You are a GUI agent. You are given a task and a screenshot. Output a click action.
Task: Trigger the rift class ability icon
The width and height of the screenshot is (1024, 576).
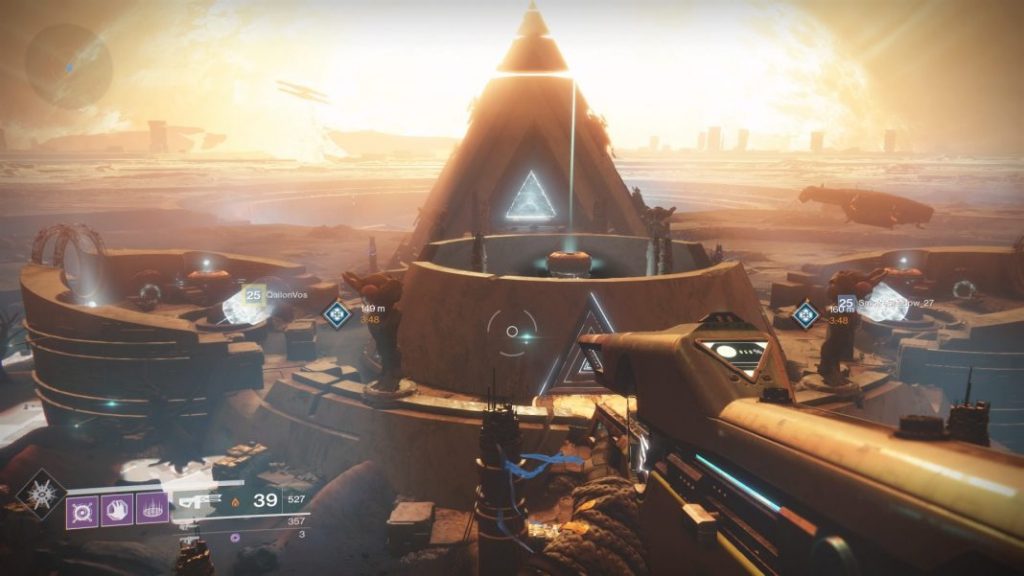coord(150,510)
